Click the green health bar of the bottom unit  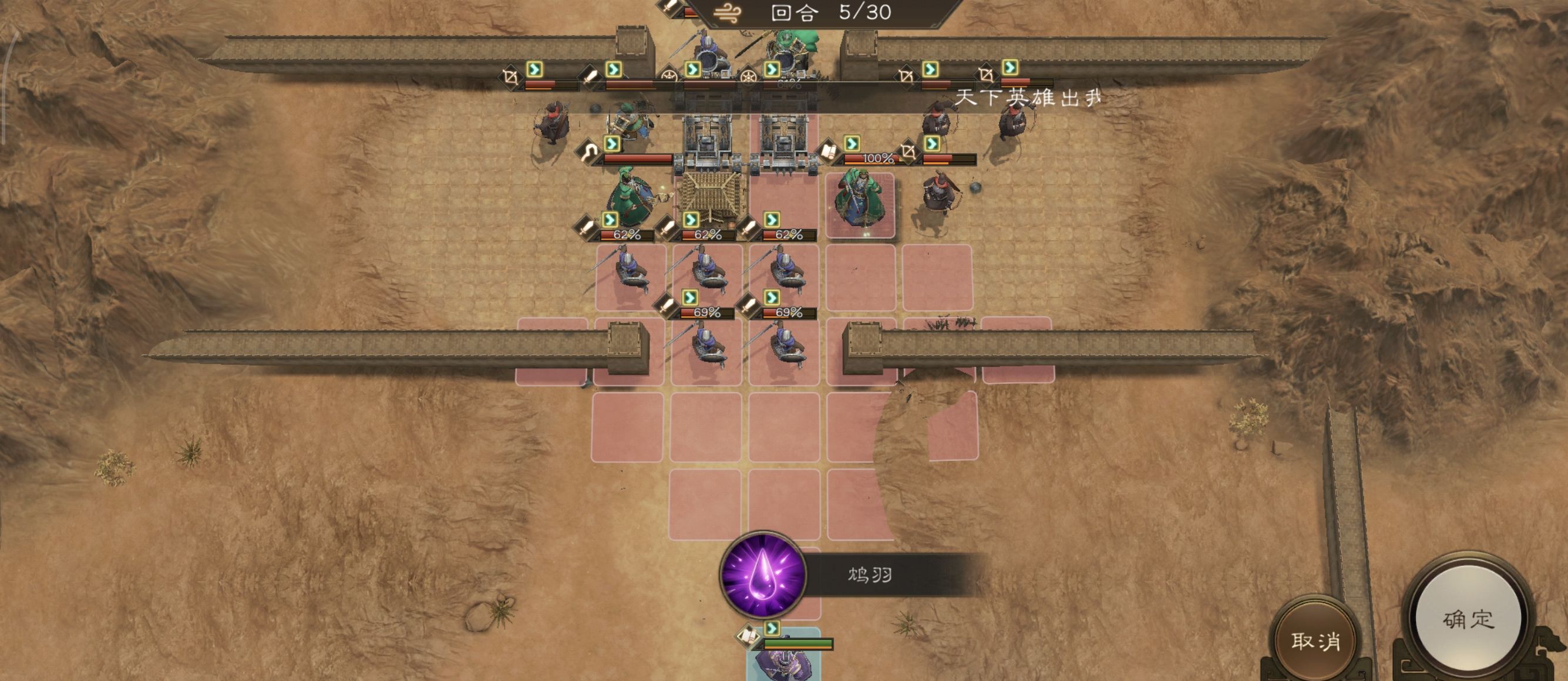[799, 643]
